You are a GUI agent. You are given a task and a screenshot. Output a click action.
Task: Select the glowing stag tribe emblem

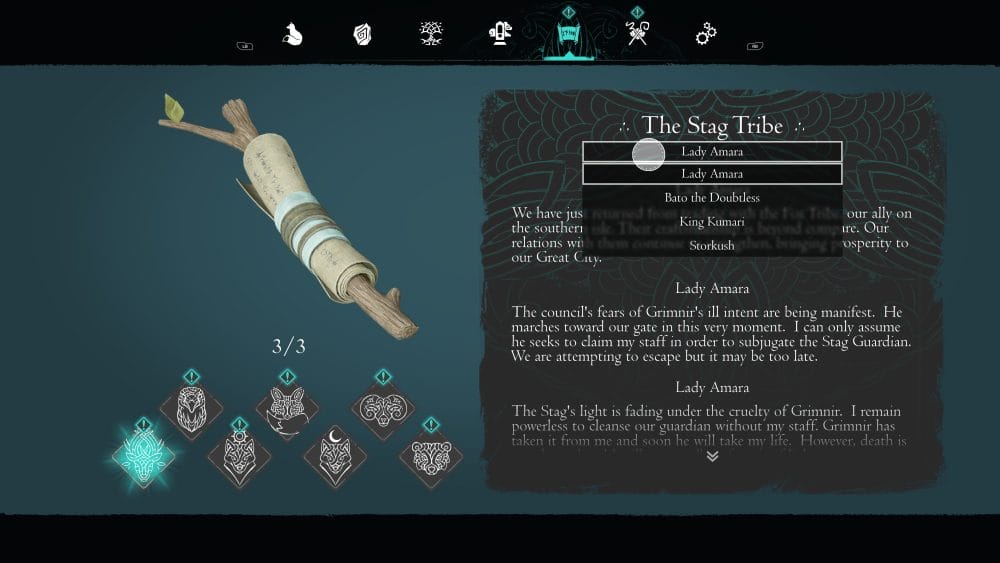click(143, 456)
